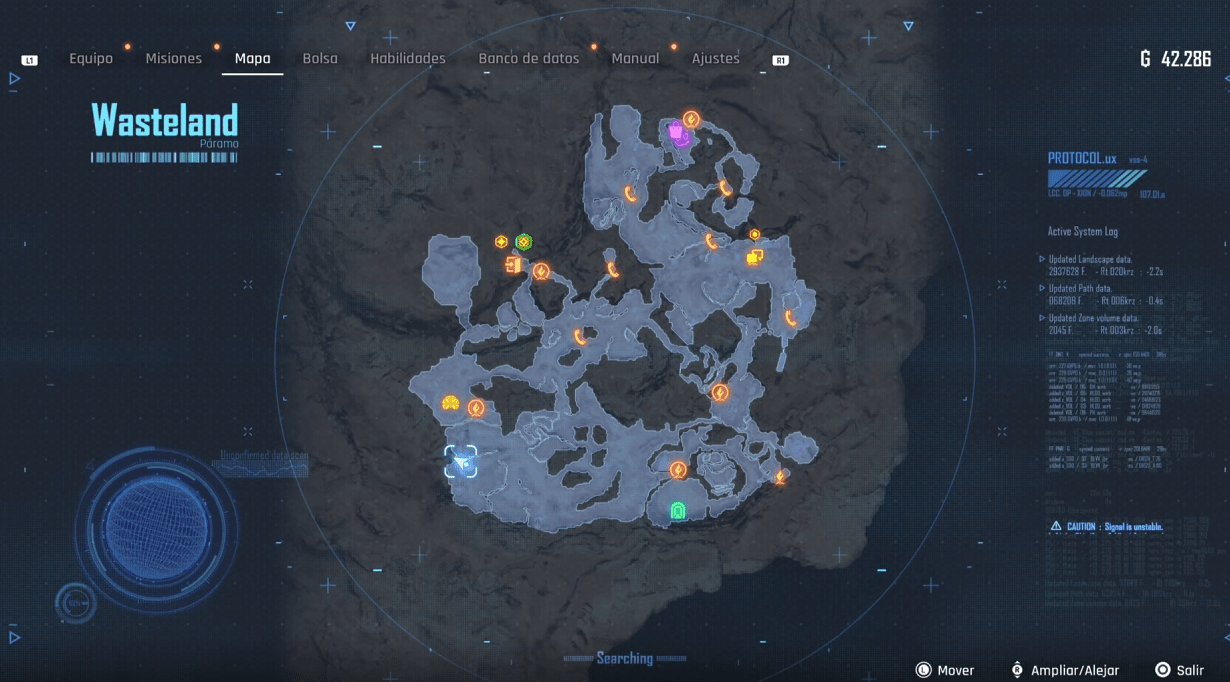Open the Misiones tab
The height and width of the screenshot is (682, 1230).
click(x=174, y=59)
